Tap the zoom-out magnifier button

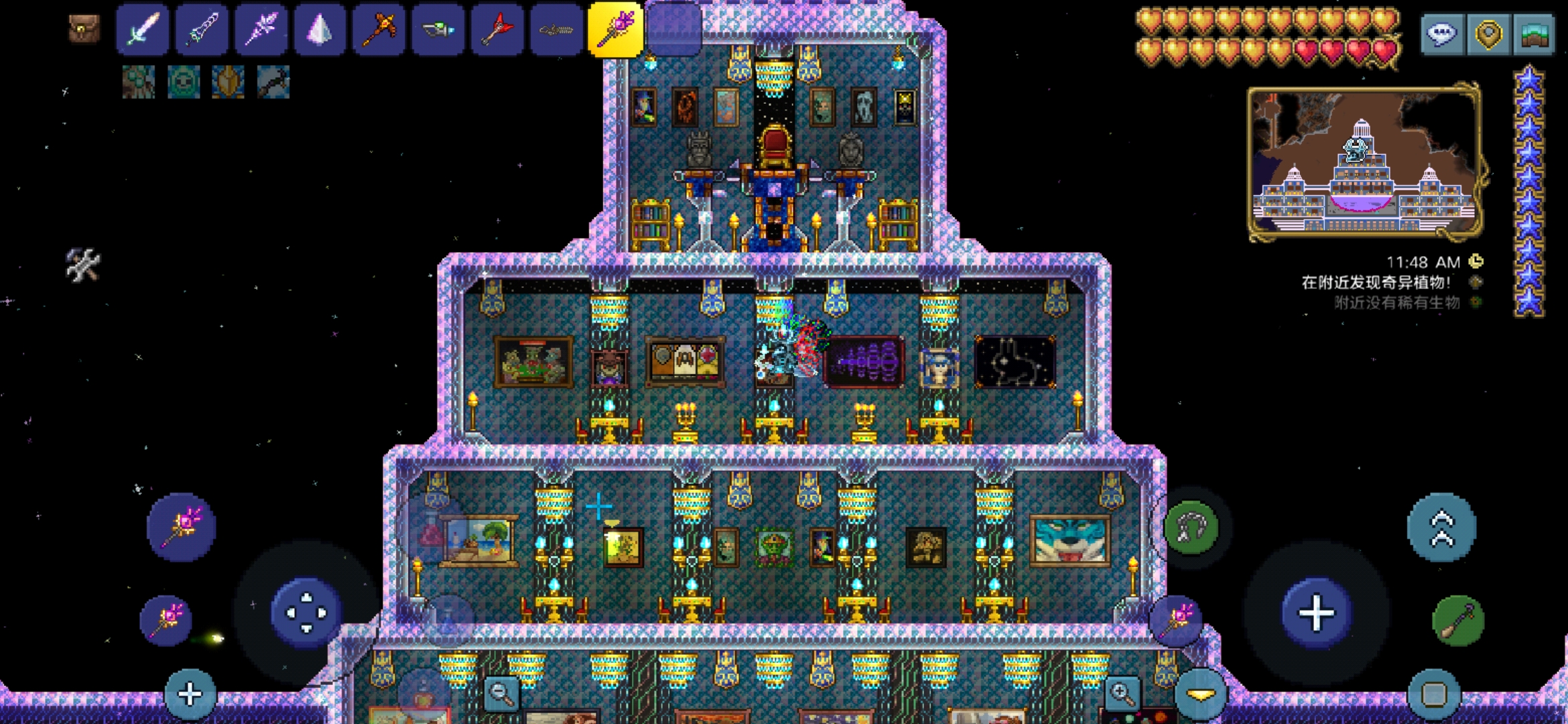[x=501, y=693]
